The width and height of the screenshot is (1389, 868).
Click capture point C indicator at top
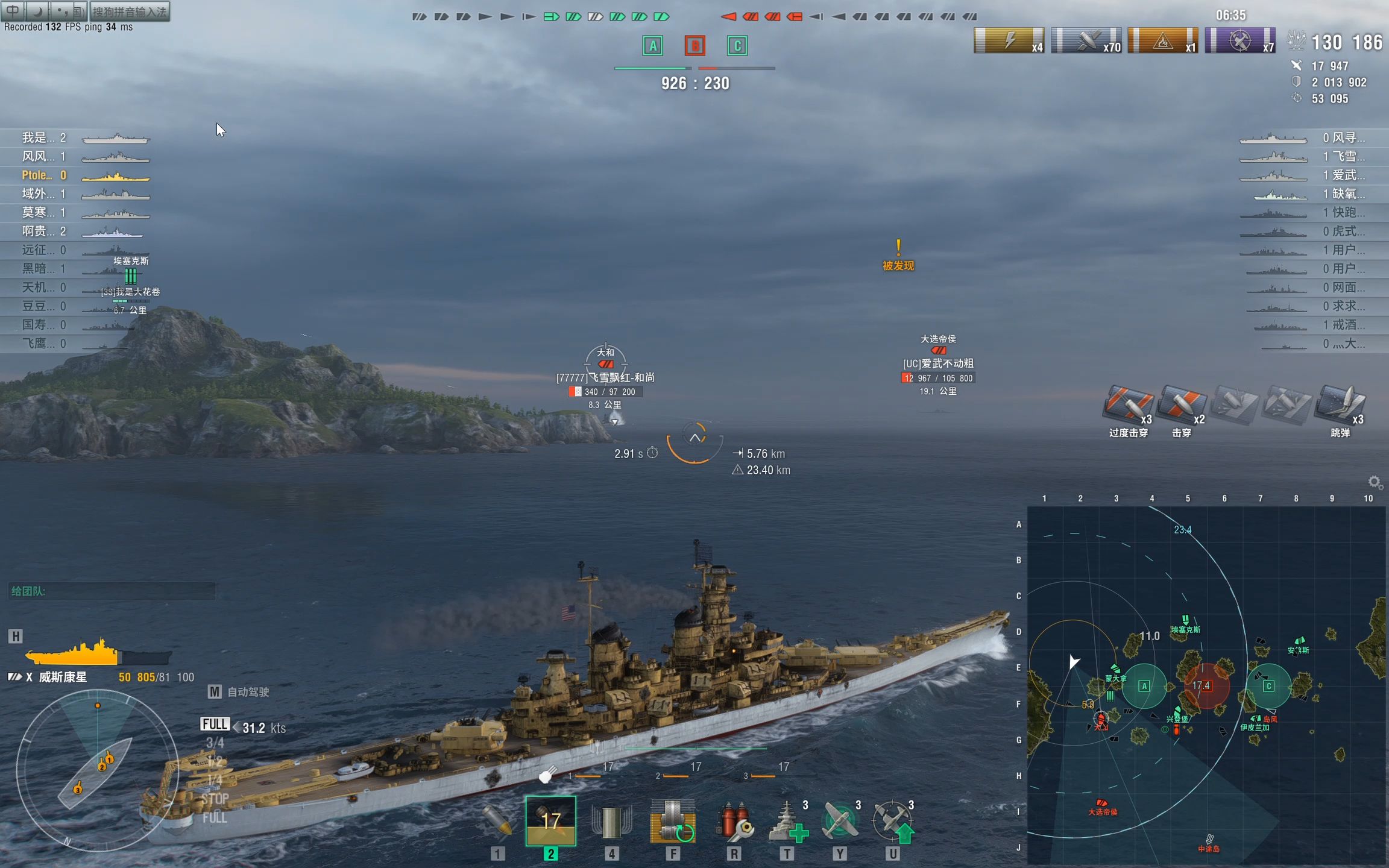tap(737, 46)
